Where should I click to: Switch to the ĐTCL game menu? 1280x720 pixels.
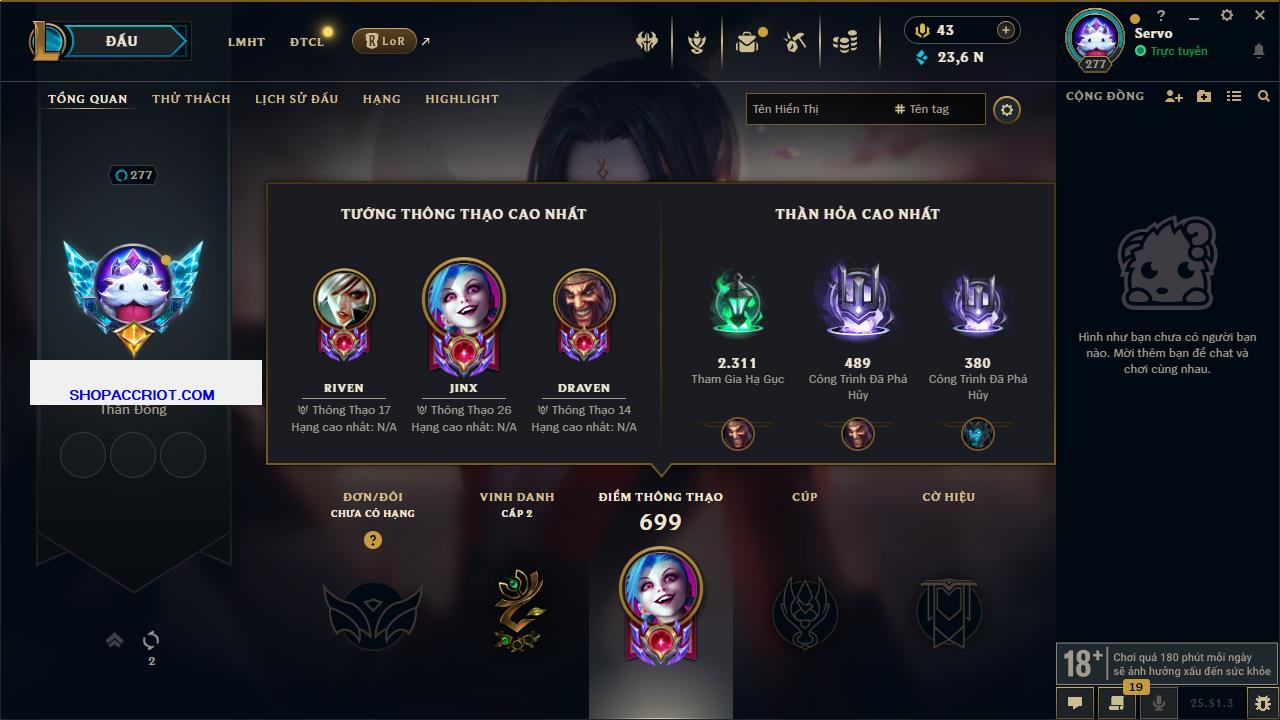(306, 42)
